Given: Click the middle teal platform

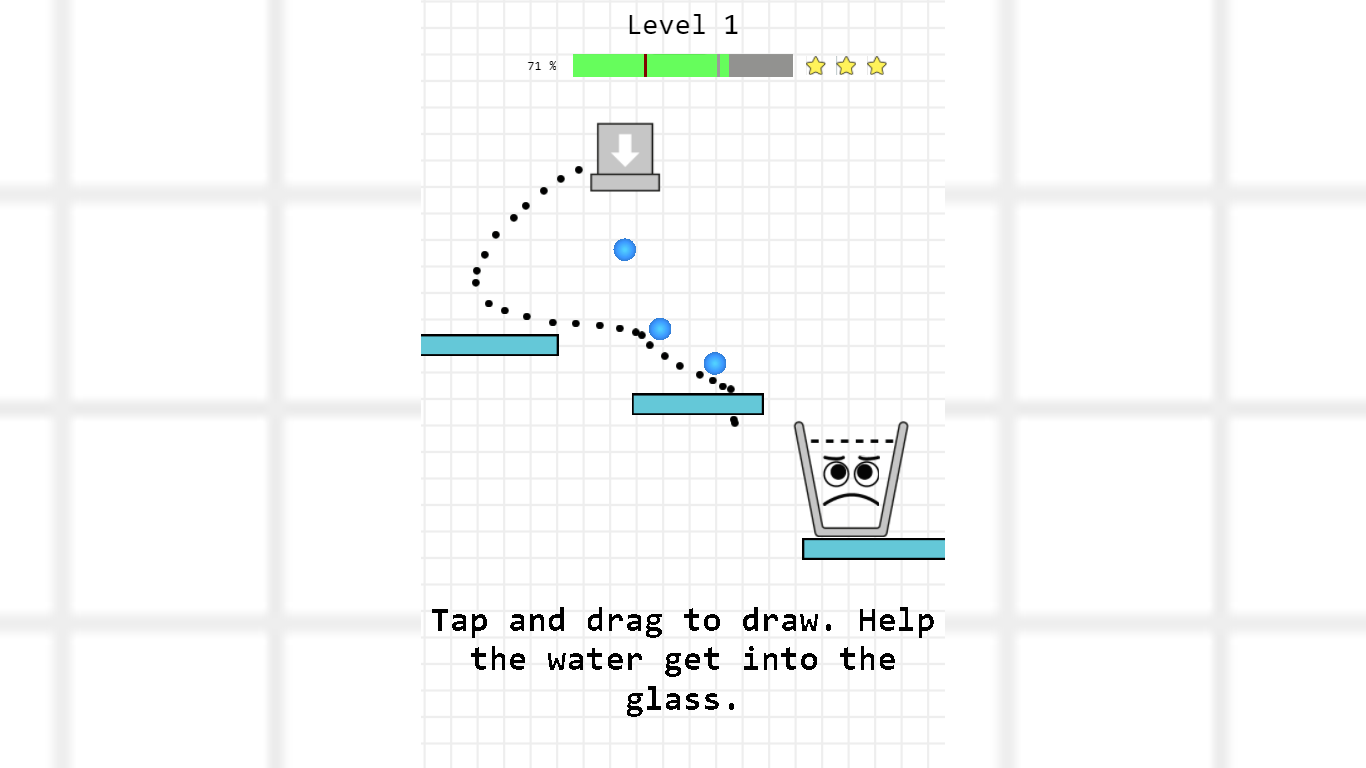Looking at the screenshot, I should 697,403.
